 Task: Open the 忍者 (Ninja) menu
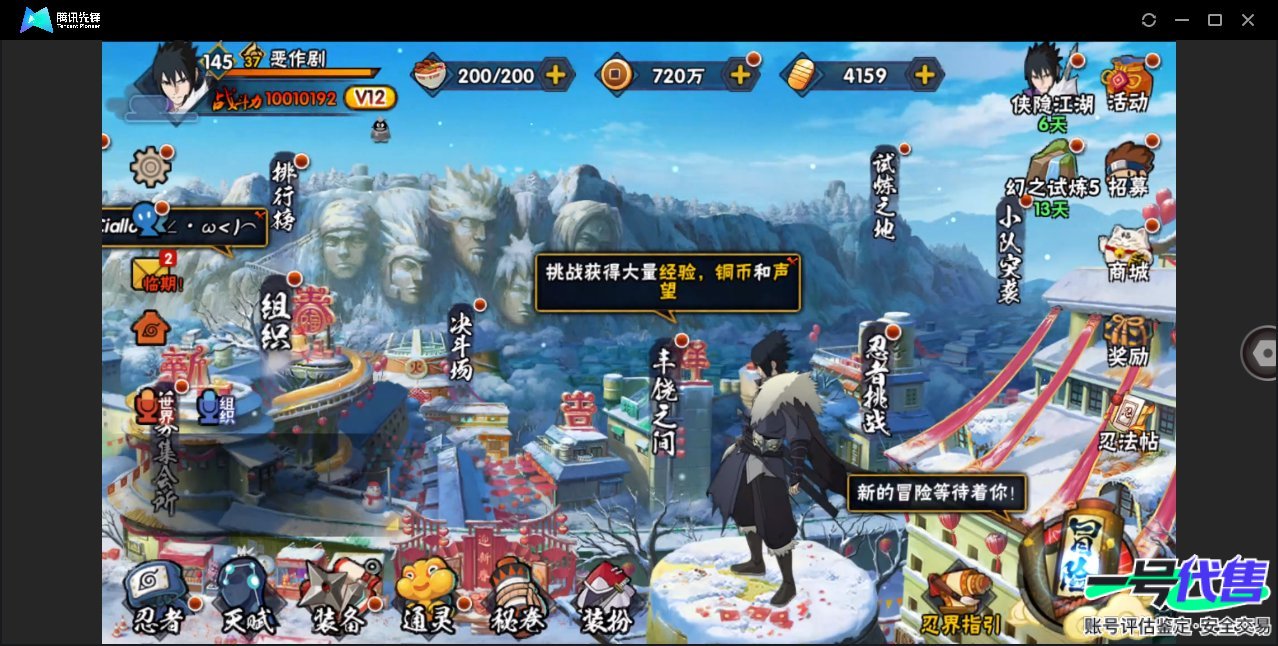click(157, 597)
